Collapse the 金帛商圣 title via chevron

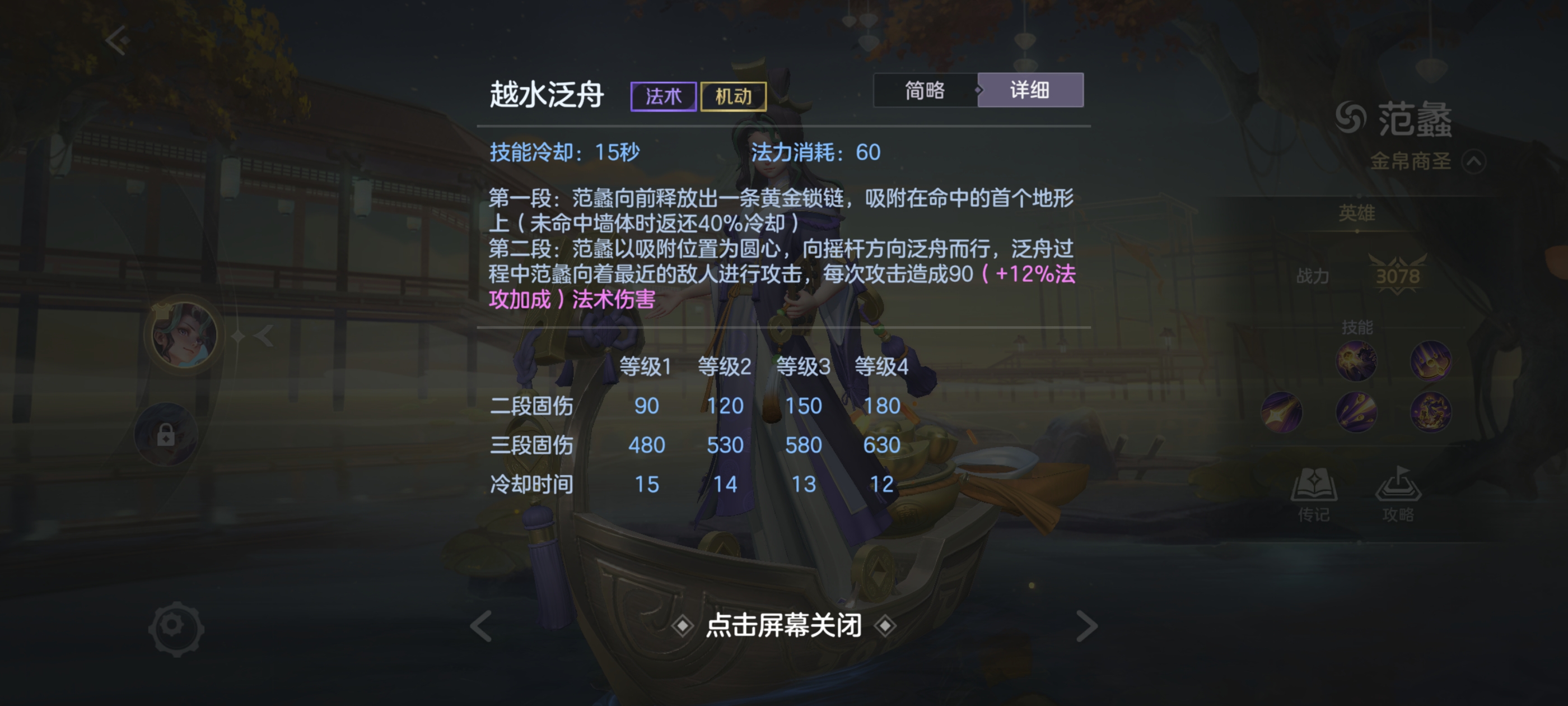click(x=1476, y=161)
